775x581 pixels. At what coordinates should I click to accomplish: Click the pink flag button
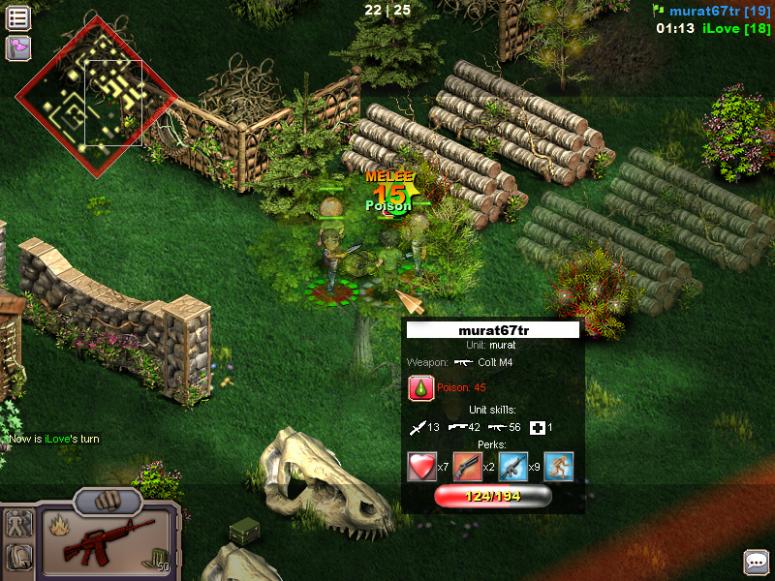click(18, 47)
